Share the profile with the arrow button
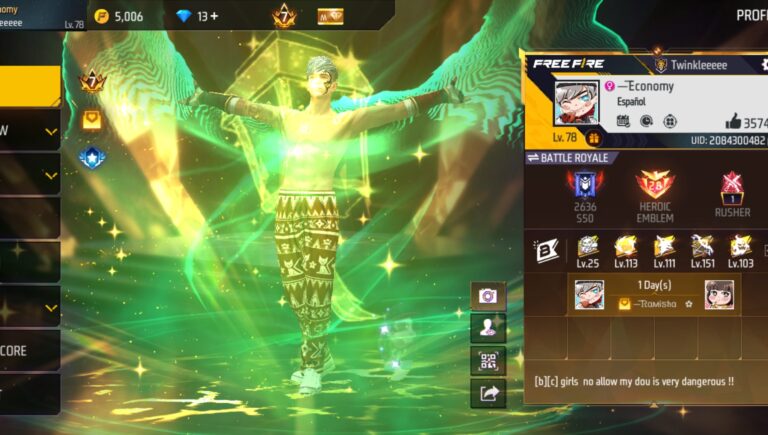The height and width of the screenshot is (435, 768). point(488,393)
